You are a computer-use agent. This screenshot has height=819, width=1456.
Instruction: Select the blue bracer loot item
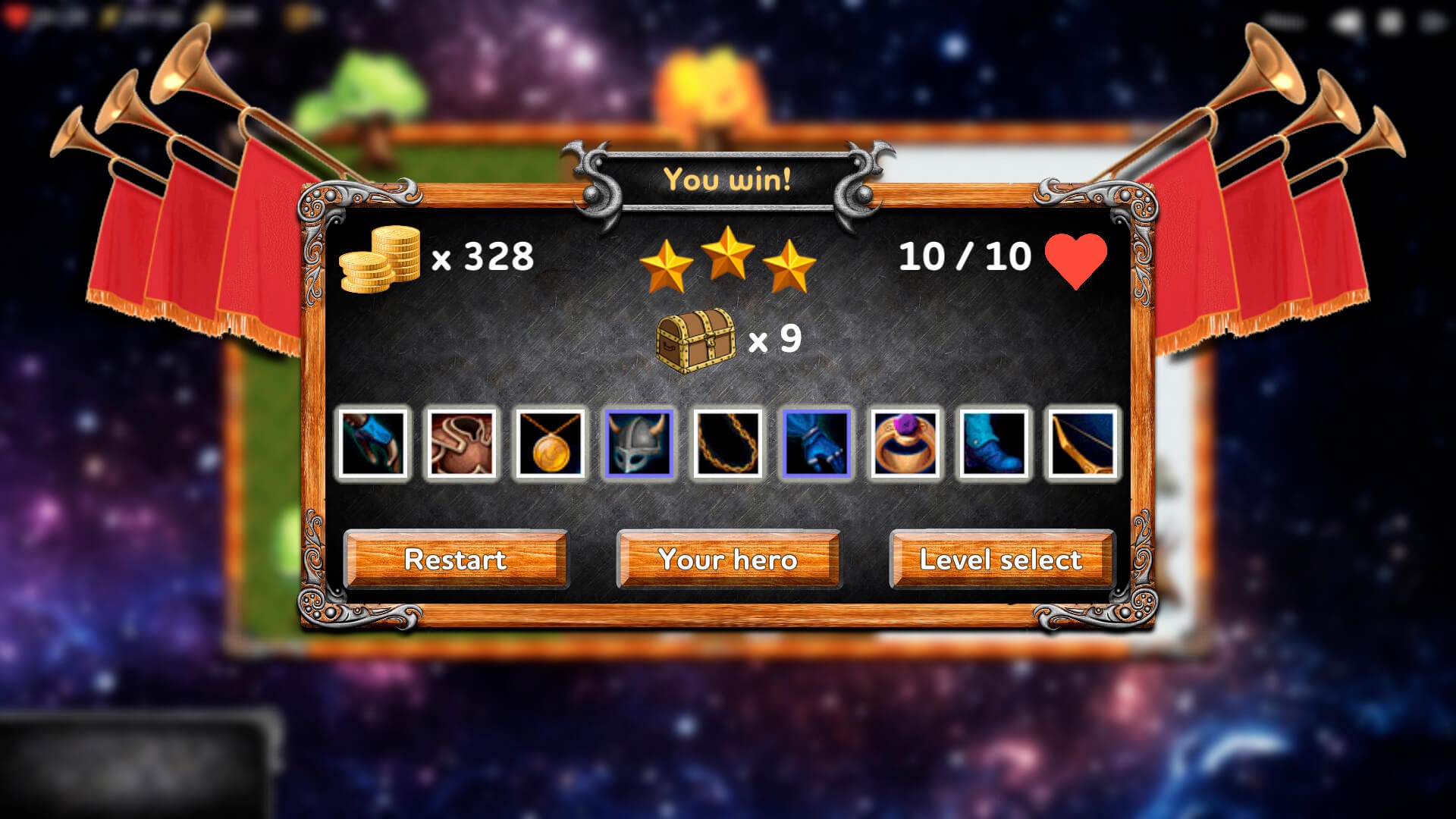(372, 444)
